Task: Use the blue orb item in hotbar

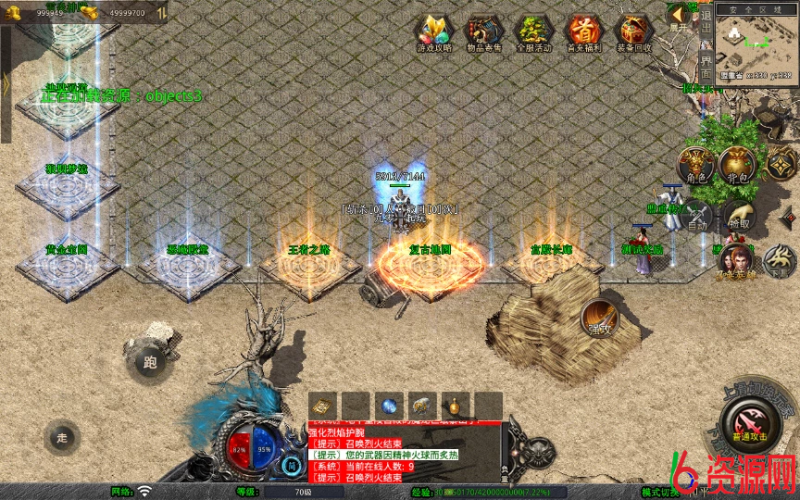Action: point(389,406)
